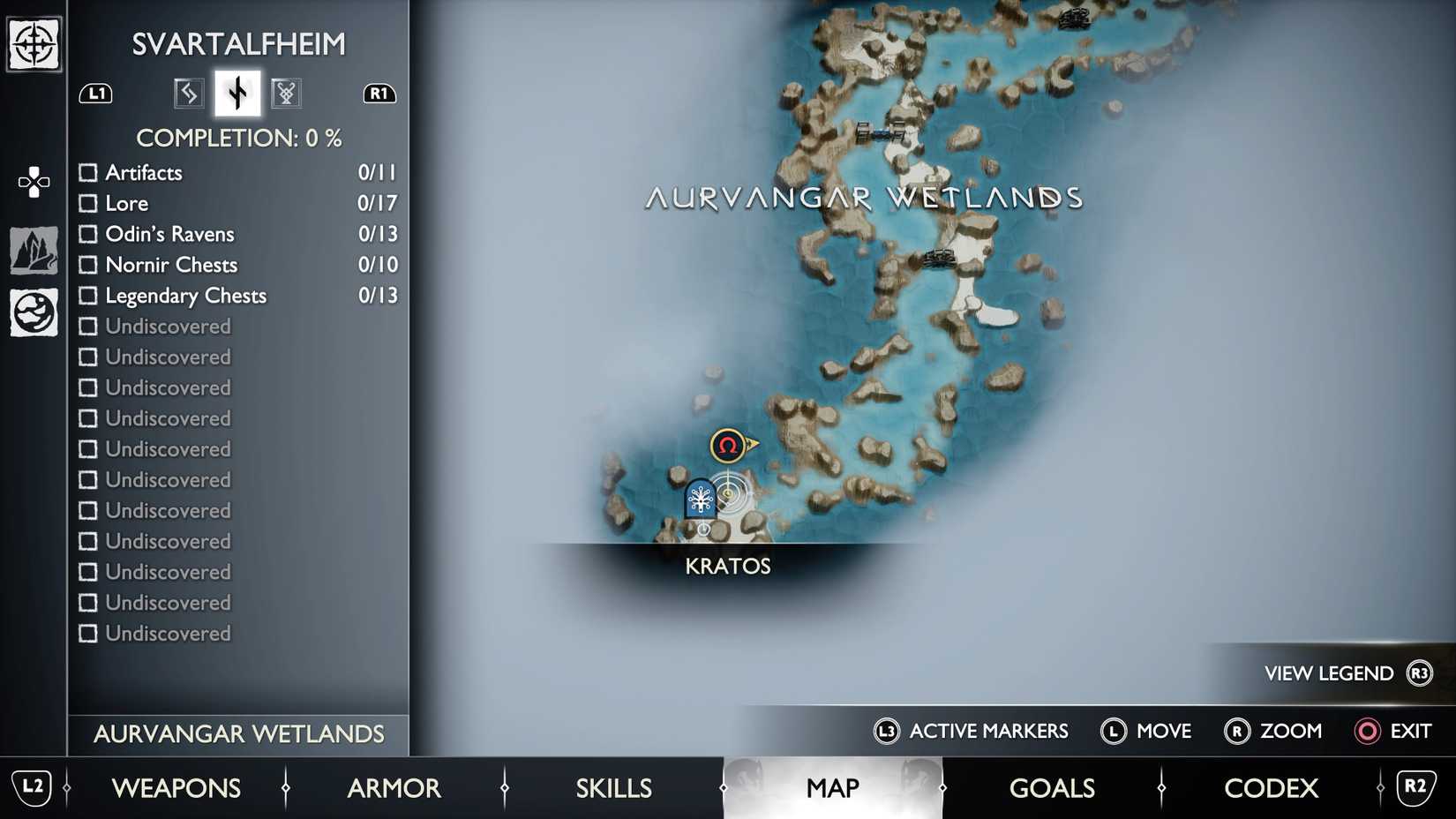Check the Odin's Ravens checkbox
Image resolution: width=1456 pixels, height=819 pixels.
click(x=88, y=234)
